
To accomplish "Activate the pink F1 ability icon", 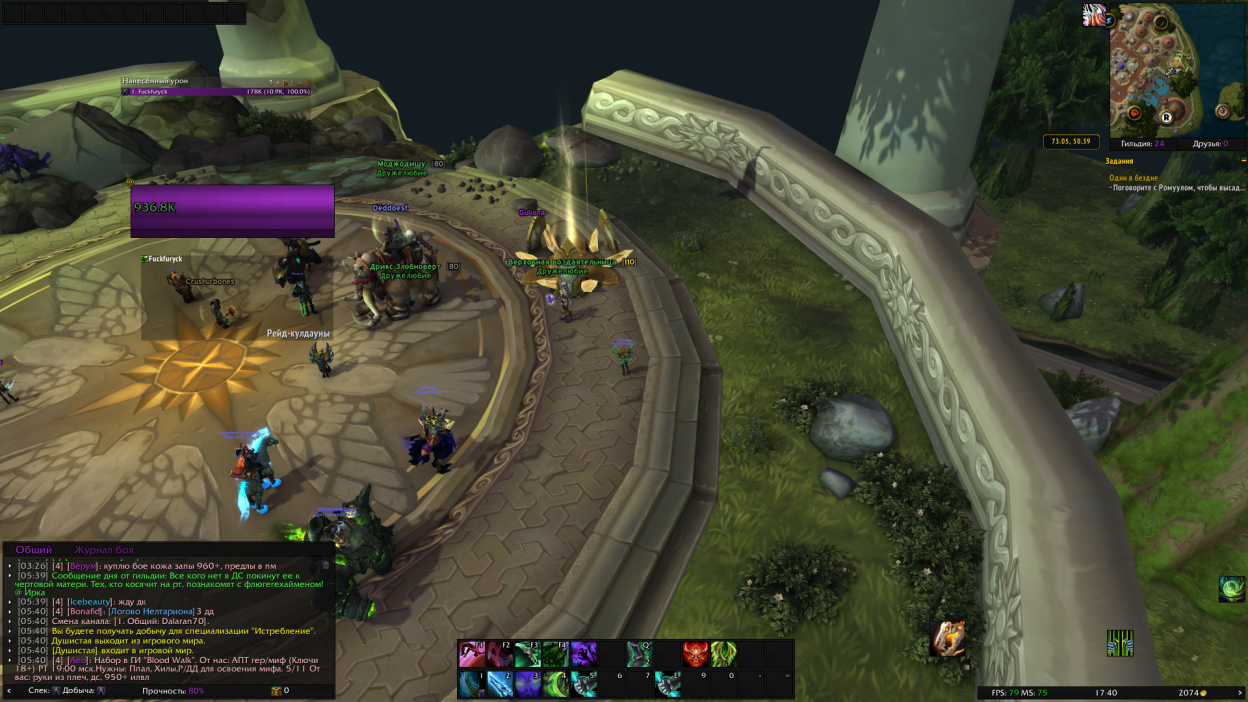I will [x=472, y=655].
